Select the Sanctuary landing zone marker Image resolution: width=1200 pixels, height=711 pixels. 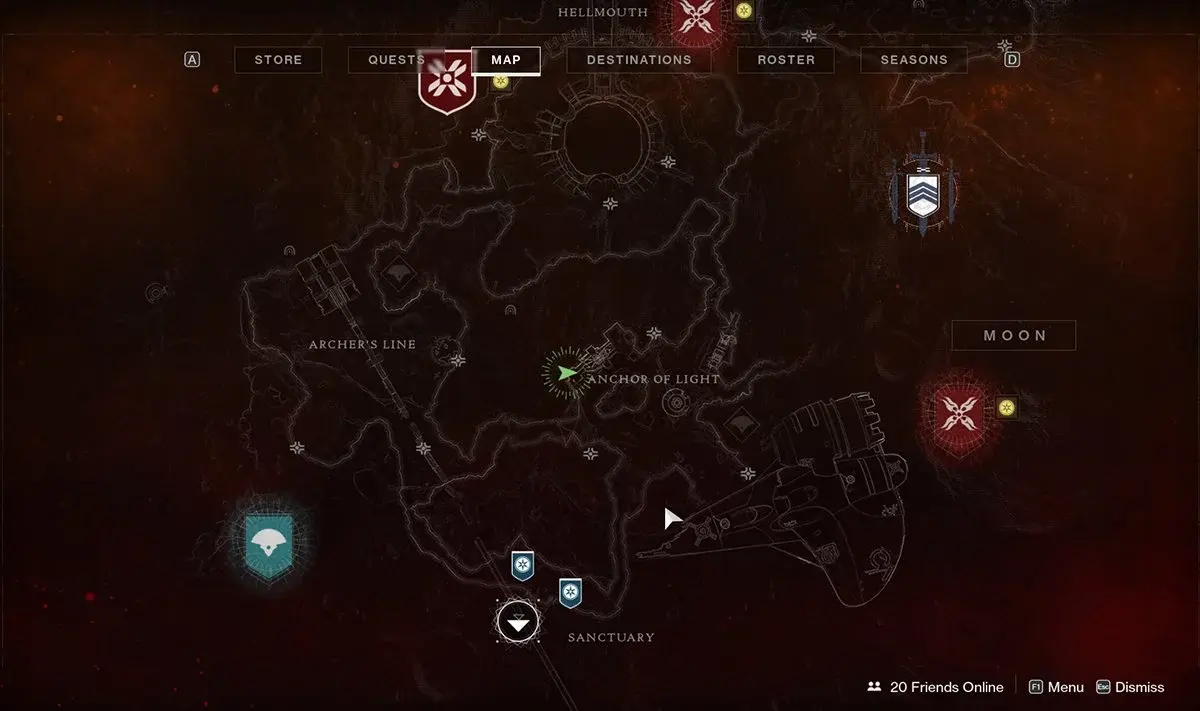coord(518,623)
